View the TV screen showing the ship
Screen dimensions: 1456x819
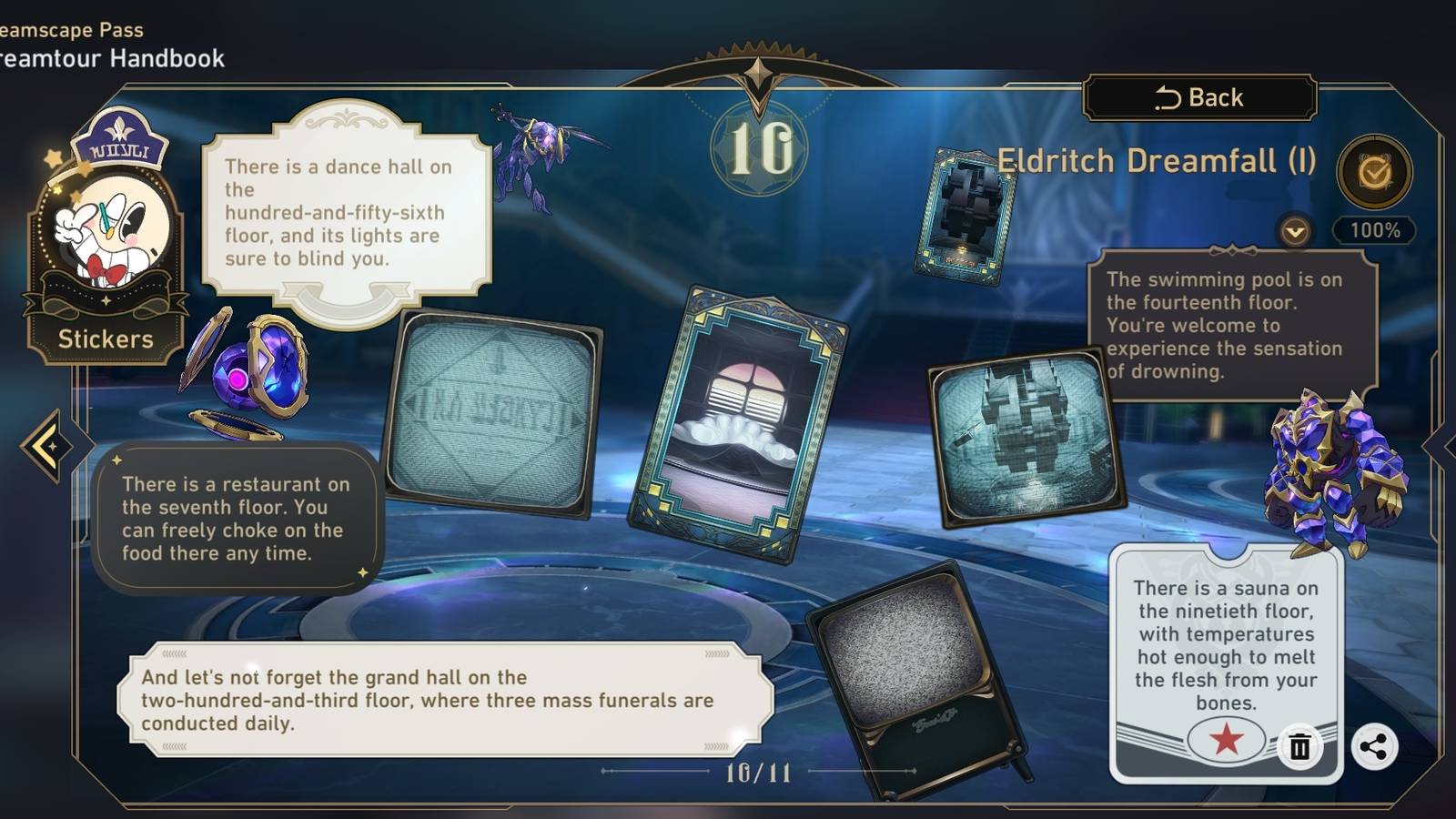[x=1024, y=437]
